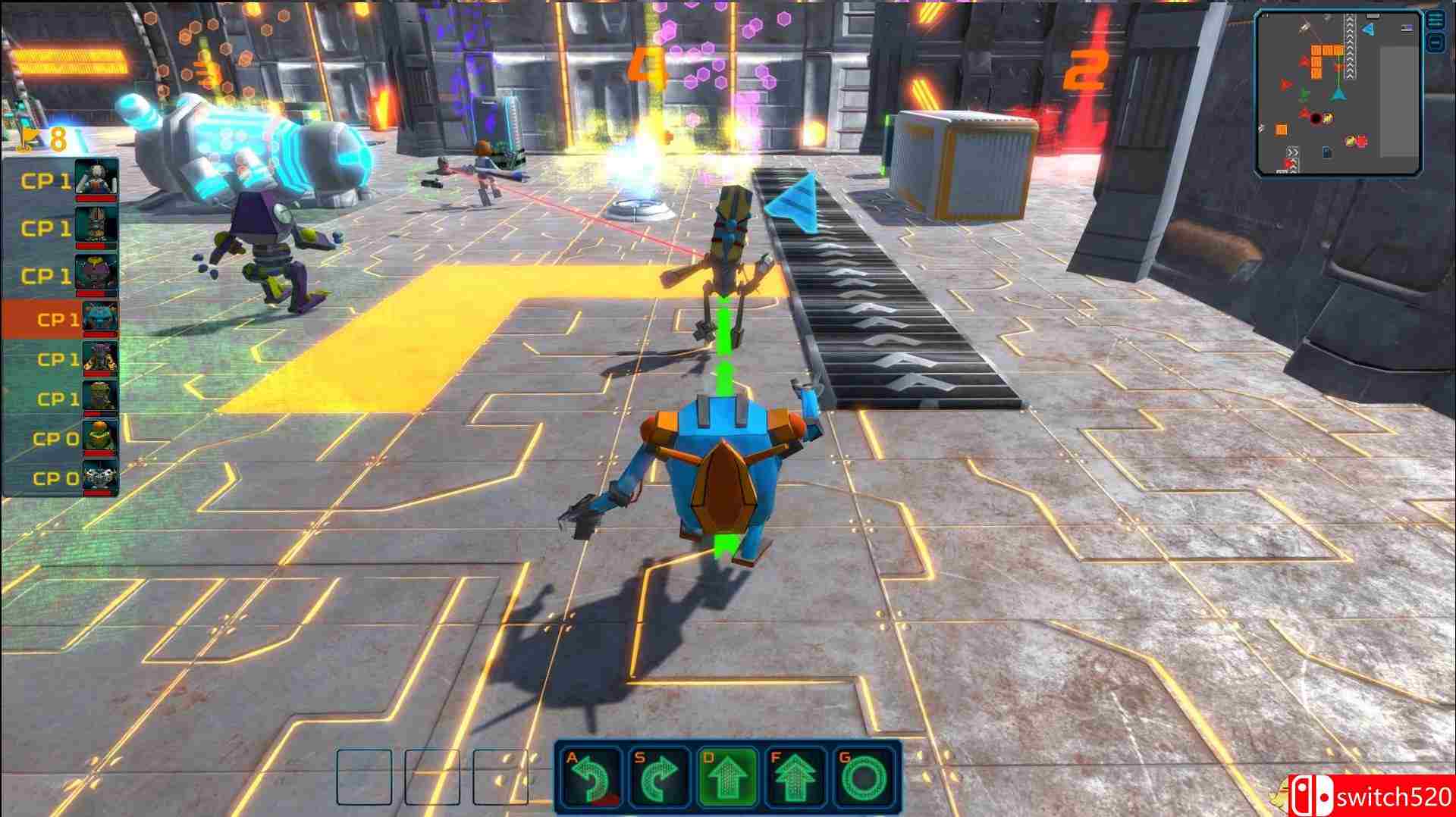
Task: Select the black vortex icon on the minimap
Action: [1316, 117]
